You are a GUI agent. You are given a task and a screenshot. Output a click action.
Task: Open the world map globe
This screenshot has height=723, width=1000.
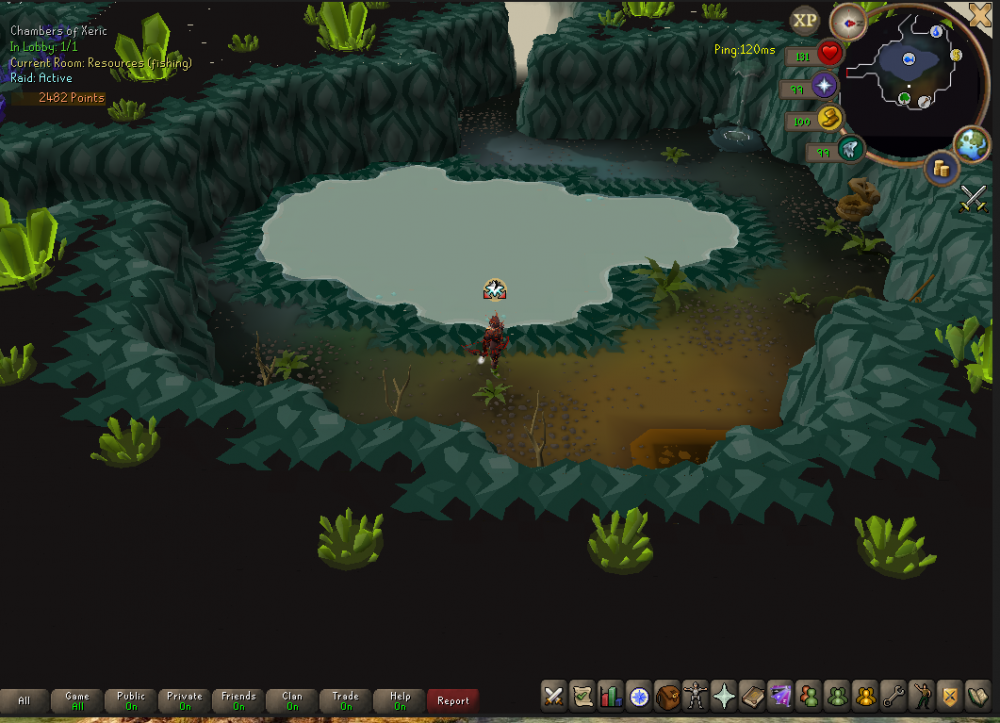[971, 142]
